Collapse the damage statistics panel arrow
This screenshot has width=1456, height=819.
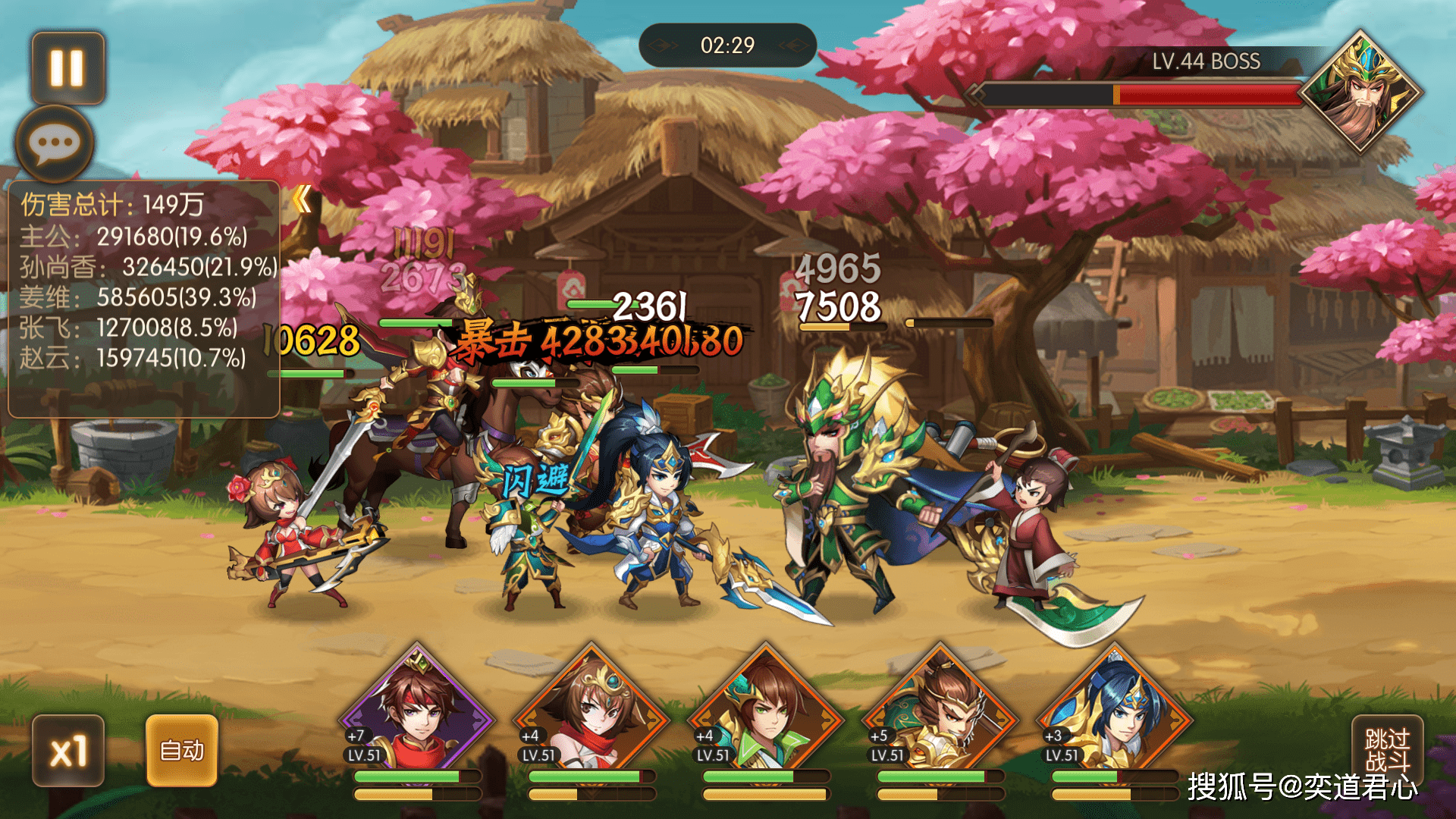click(x=302, y=199)
